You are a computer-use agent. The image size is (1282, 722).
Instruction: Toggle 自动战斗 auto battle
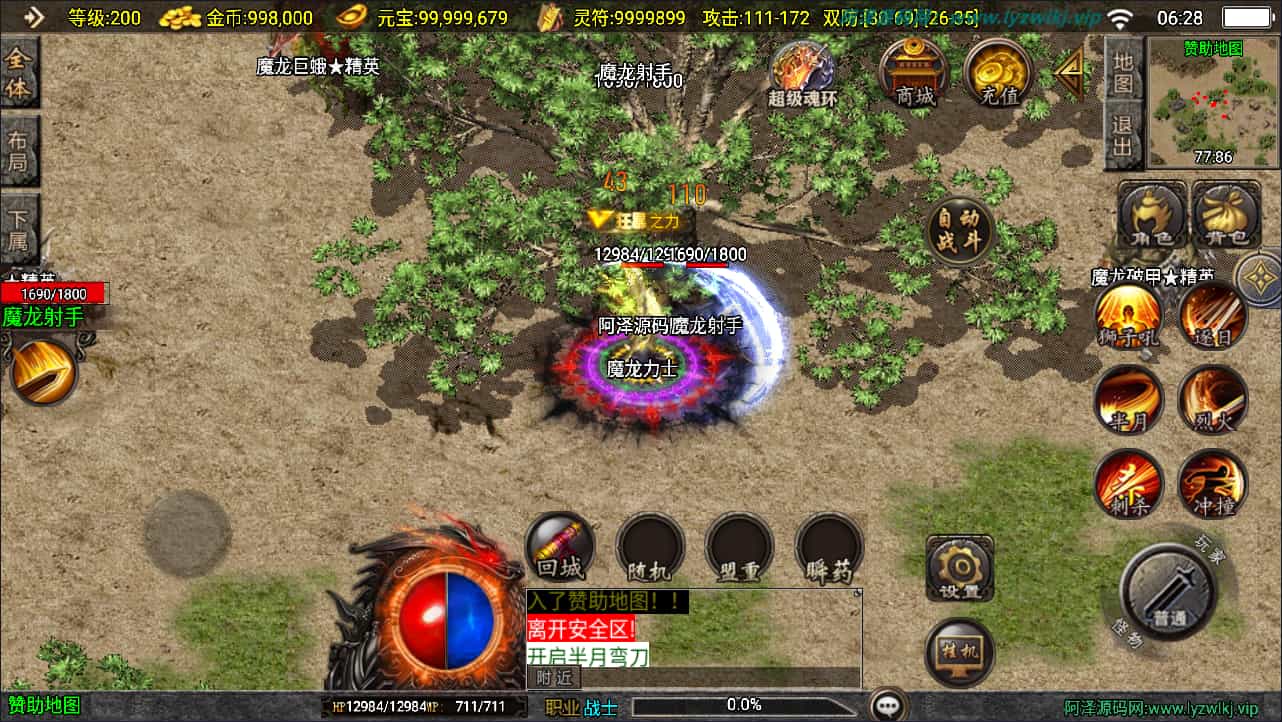point(960,232)
